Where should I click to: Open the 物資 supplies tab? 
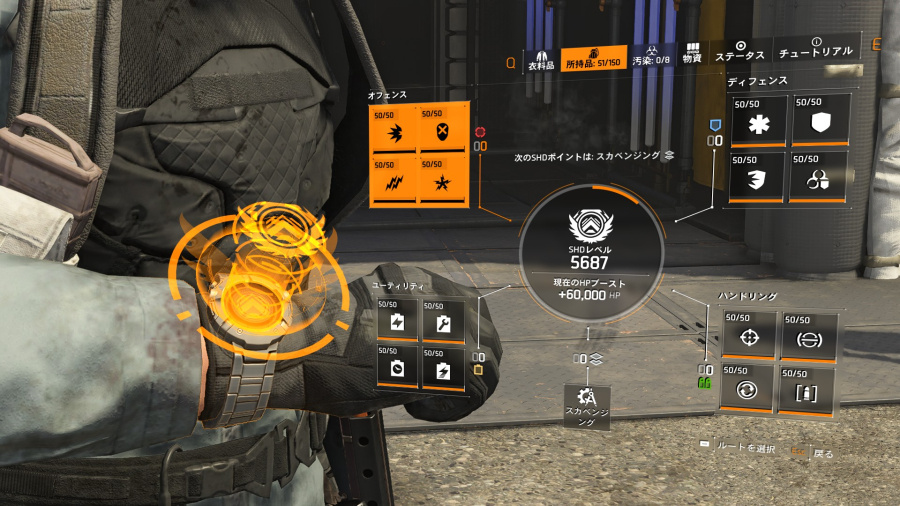(x=692, y=54)
